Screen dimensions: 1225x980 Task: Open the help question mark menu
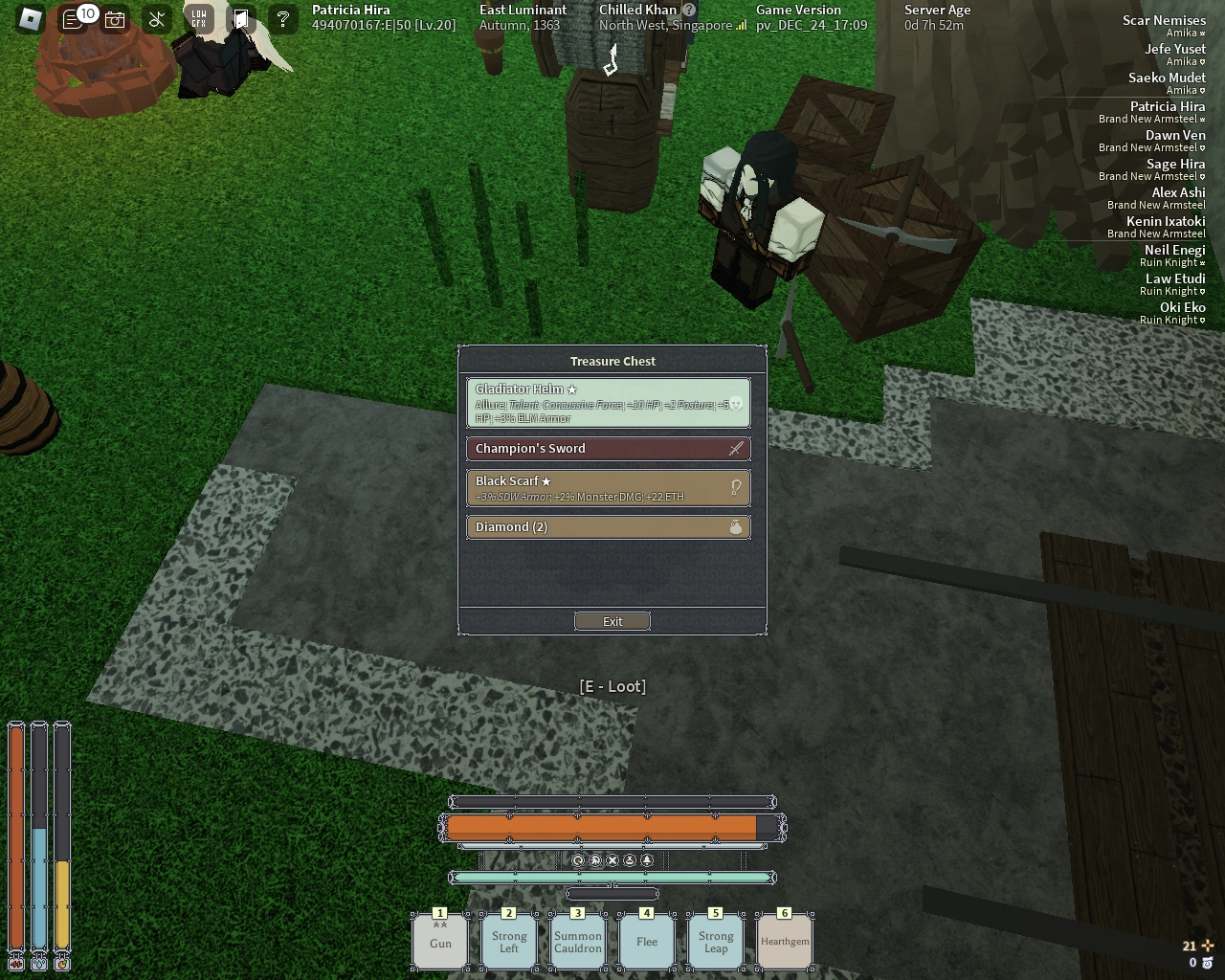tap(282, 18)
